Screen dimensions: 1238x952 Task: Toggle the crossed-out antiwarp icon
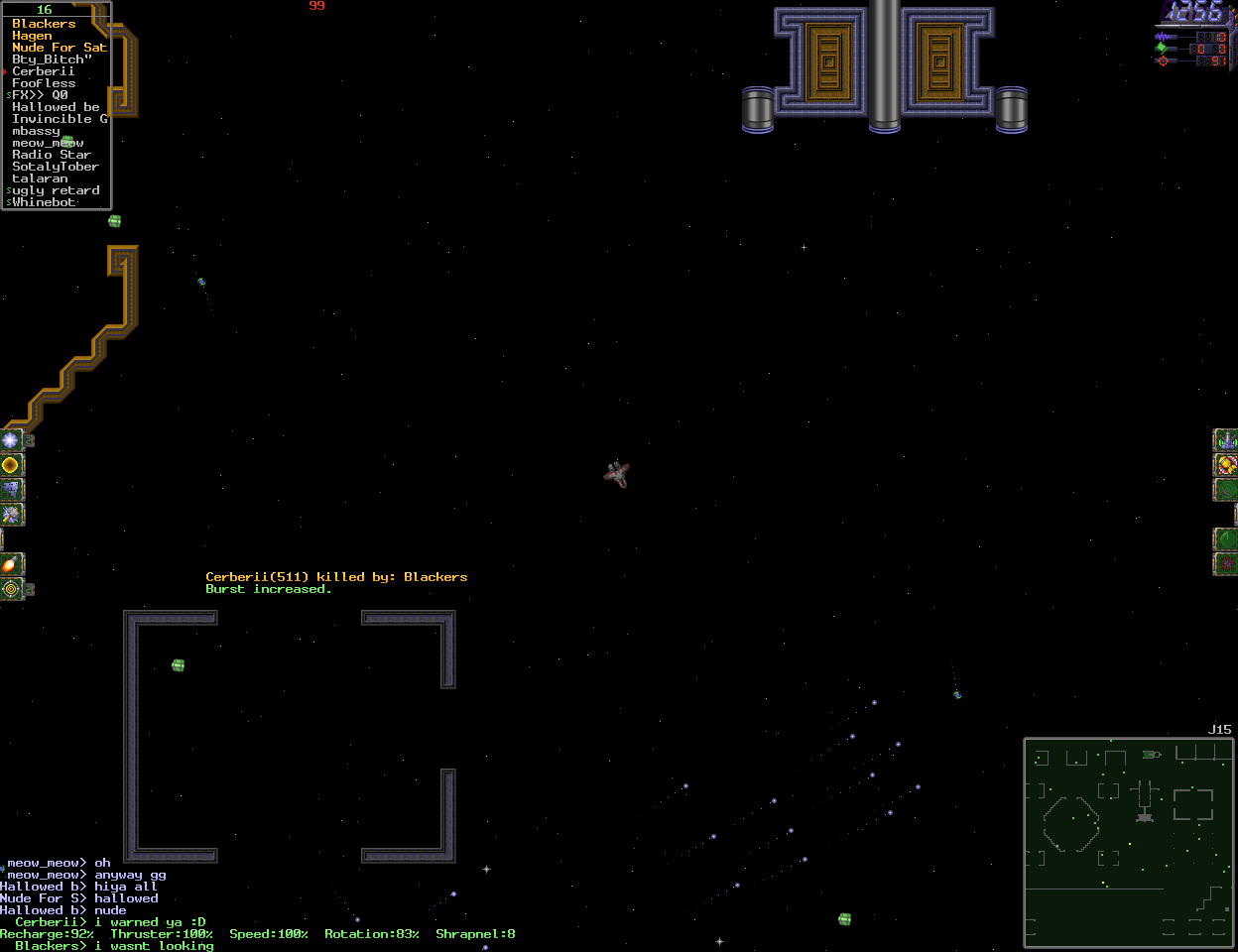coord(1226,564)
